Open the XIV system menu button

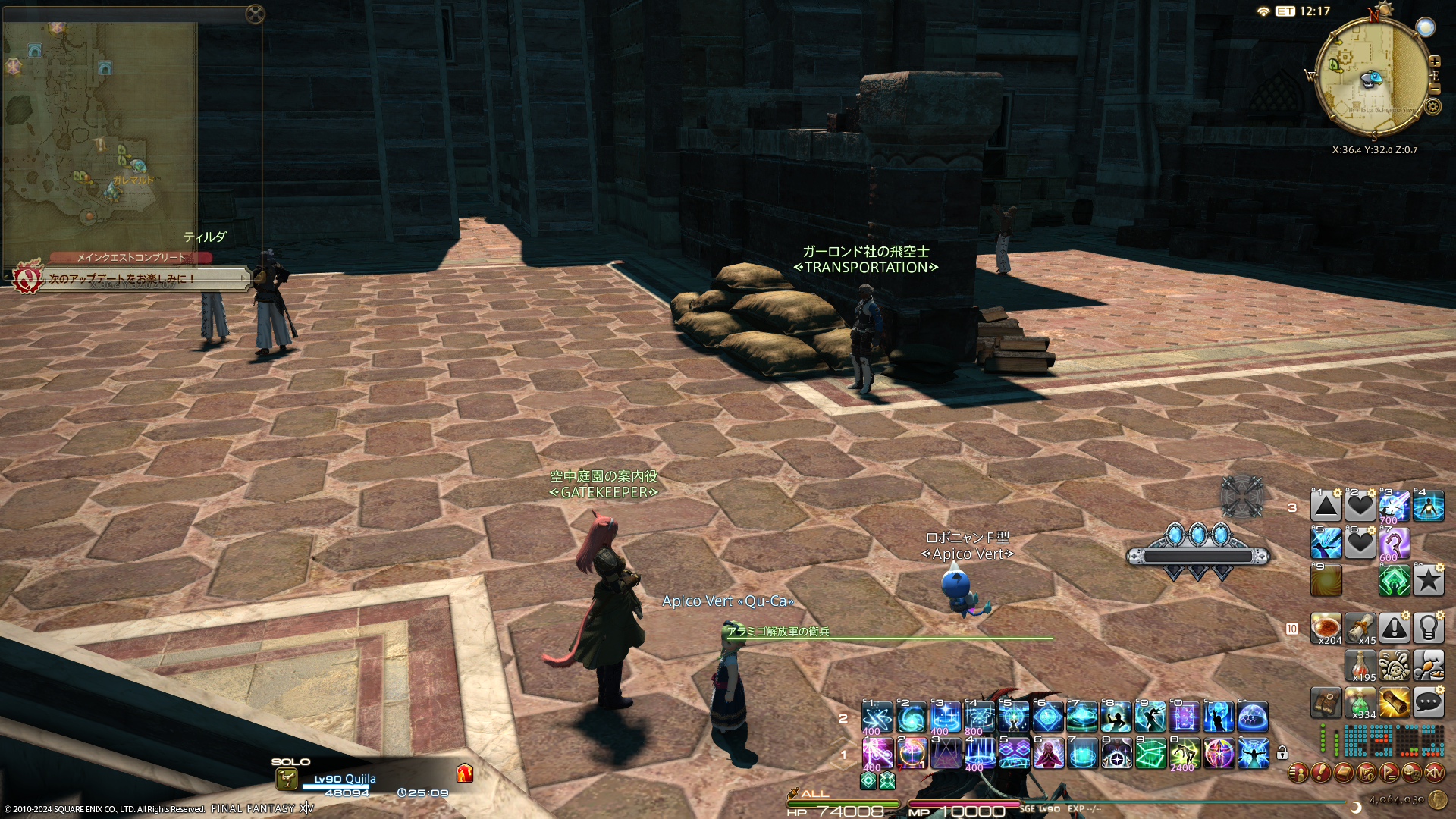coord(1435,773)
